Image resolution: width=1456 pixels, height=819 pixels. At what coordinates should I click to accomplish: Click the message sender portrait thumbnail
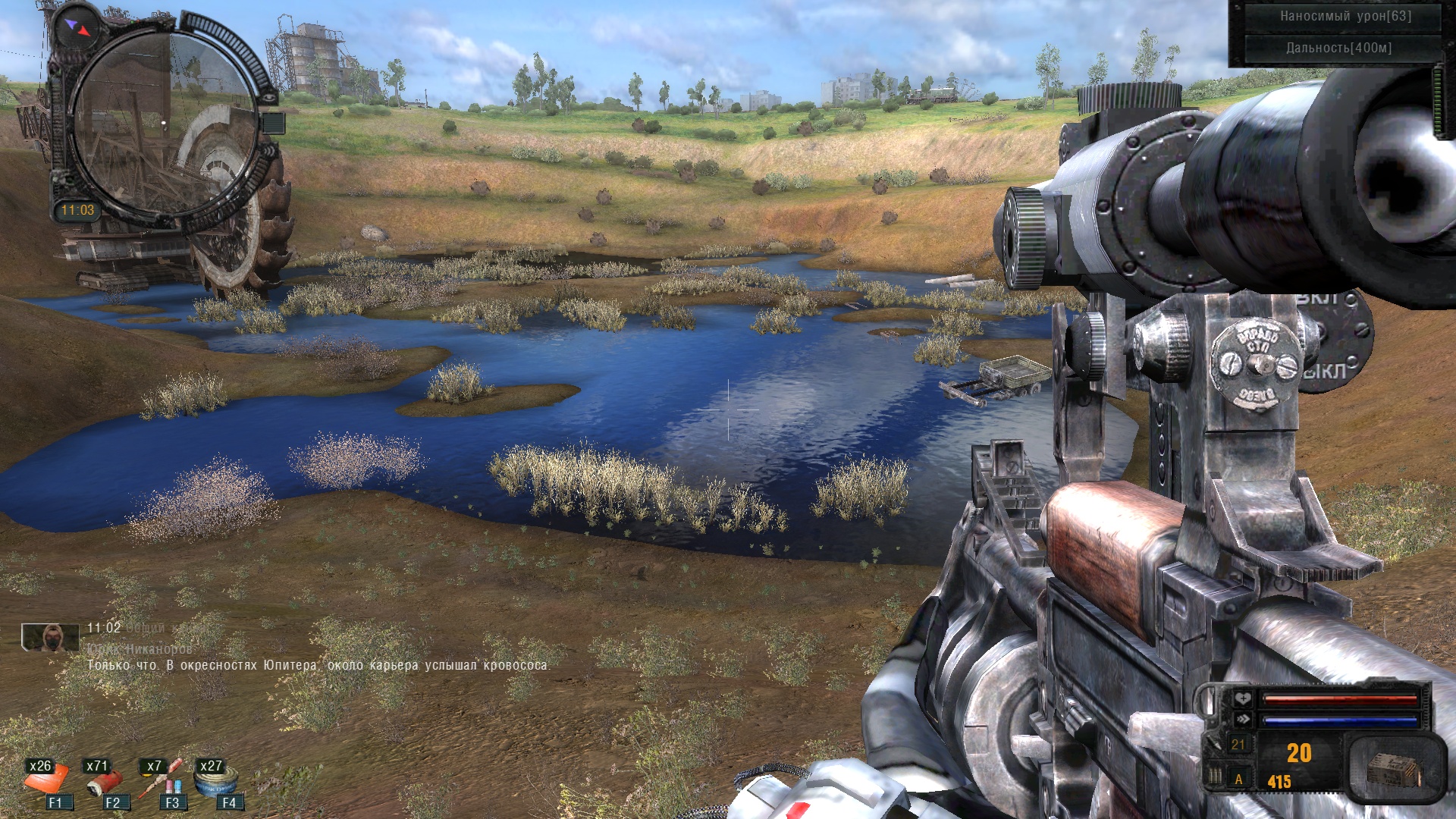[x=50, y=637]
